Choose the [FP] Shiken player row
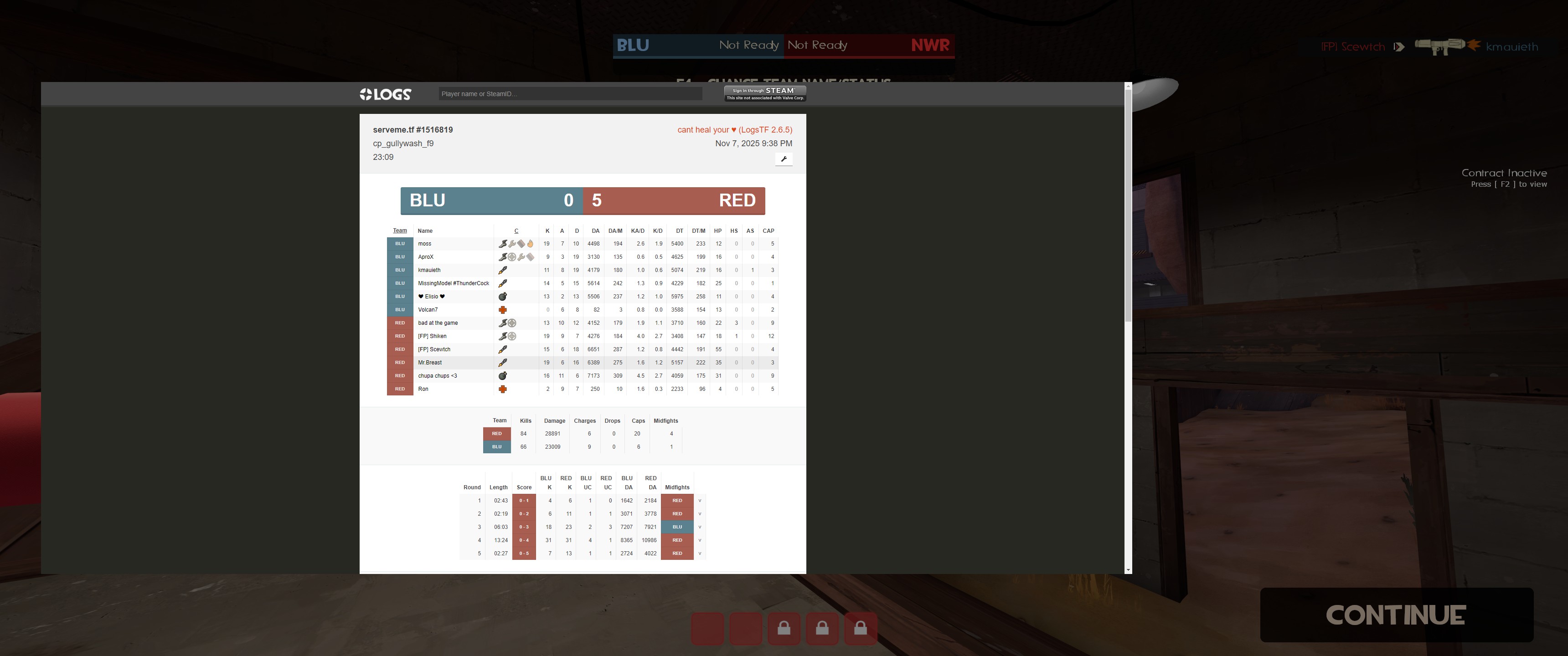 pos(432,337)
